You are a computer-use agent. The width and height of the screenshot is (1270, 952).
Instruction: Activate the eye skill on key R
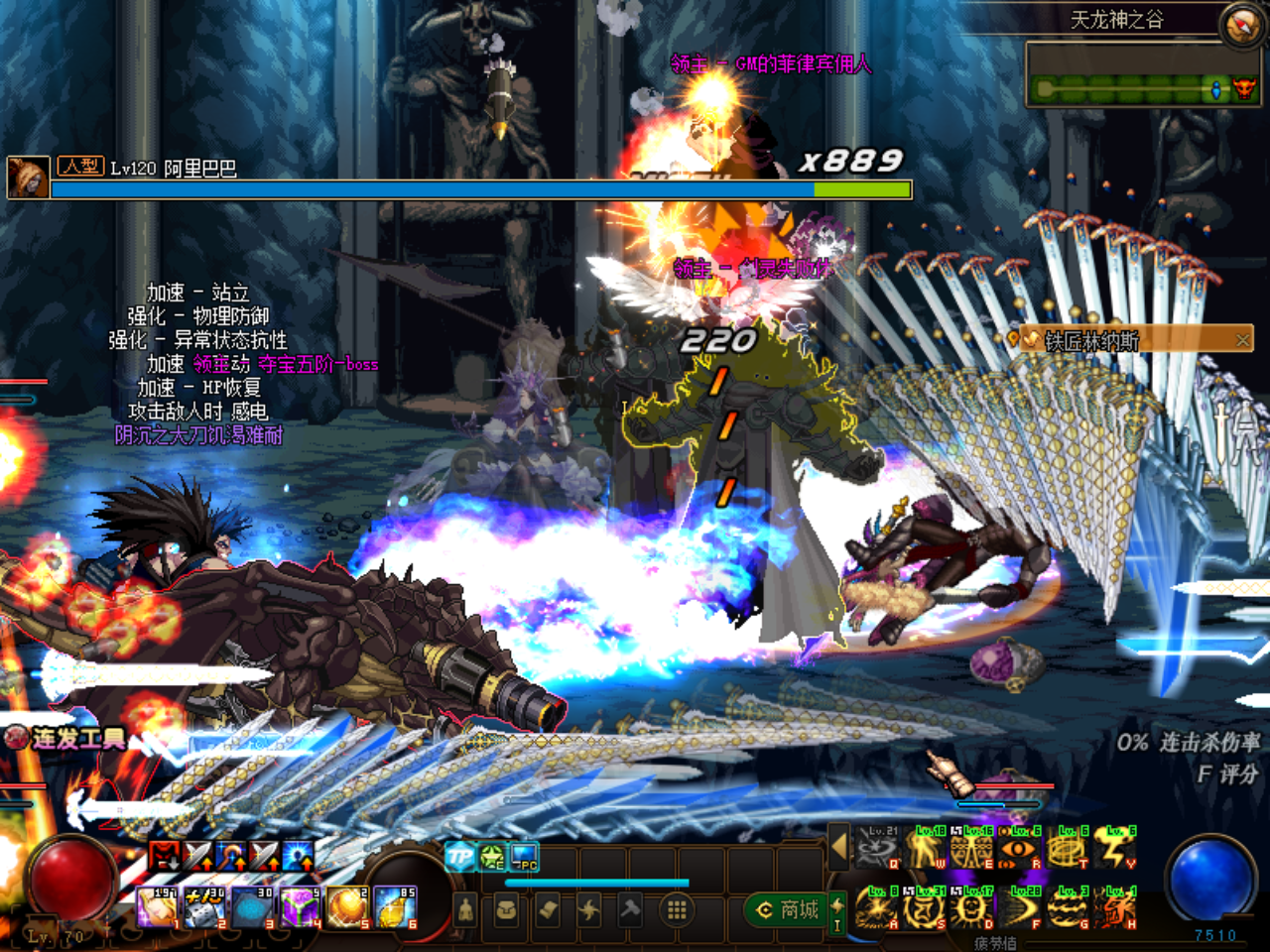(x=1020, y=849)
